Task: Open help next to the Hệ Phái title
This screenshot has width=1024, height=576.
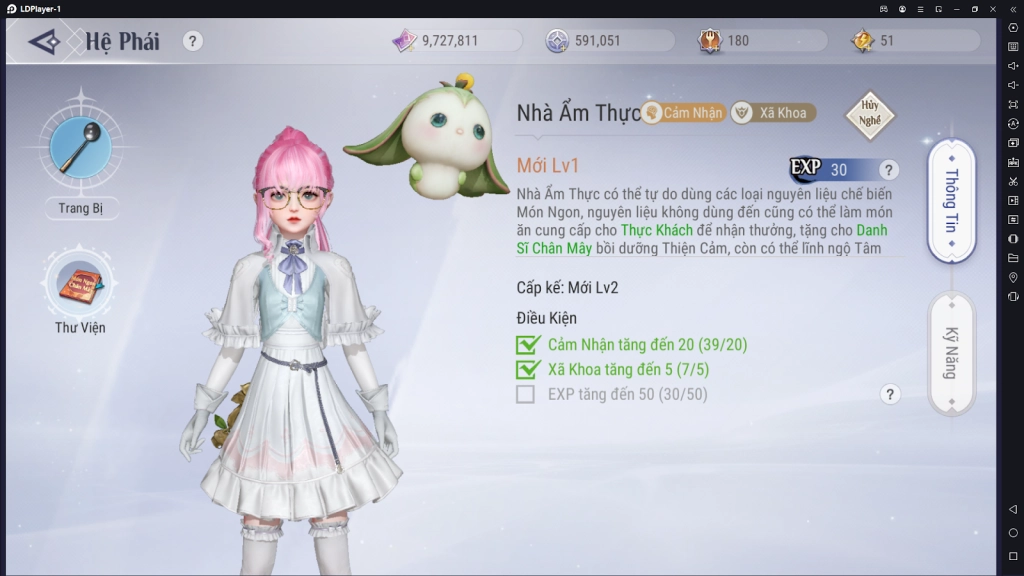Action: coord(193,41)
